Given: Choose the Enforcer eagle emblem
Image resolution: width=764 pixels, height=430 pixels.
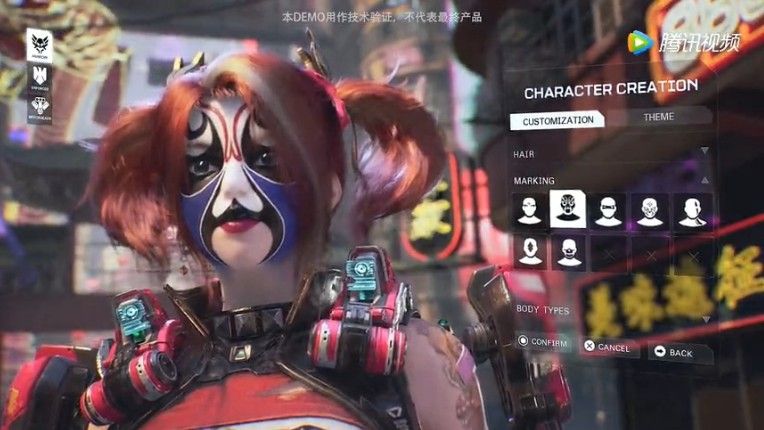Looking at the screenshot, I should click(40, 76).
